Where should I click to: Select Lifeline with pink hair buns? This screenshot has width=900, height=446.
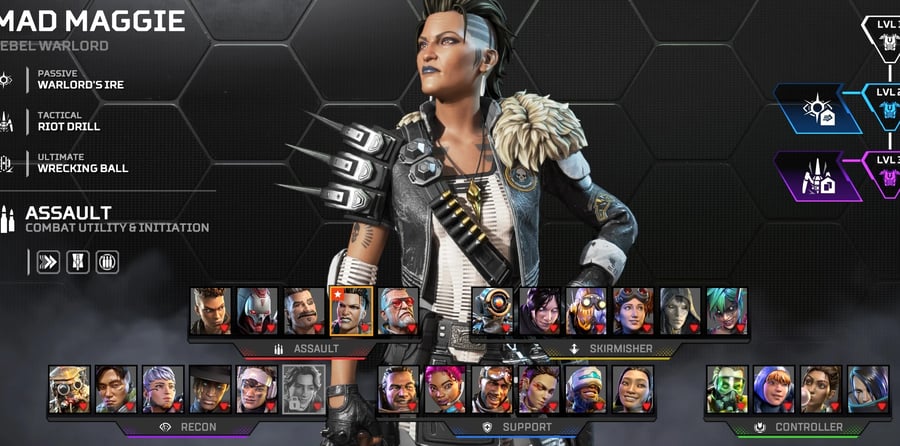(x=445, y=389)
